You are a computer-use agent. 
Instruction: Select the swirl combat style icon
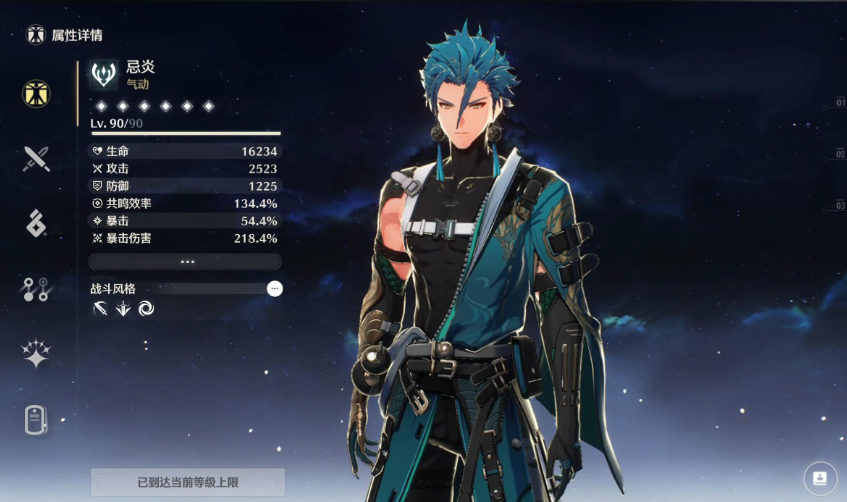(146, 309)
